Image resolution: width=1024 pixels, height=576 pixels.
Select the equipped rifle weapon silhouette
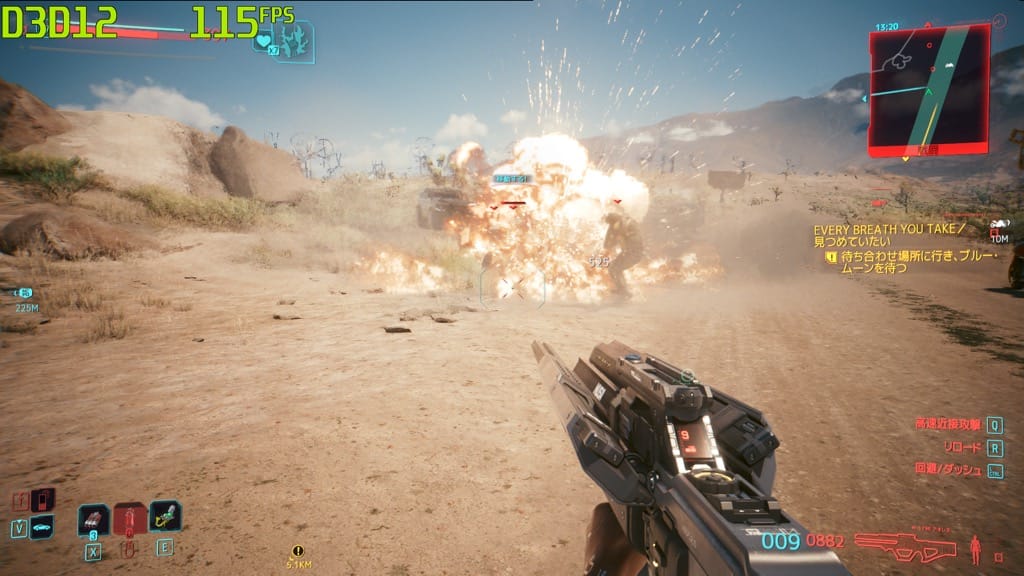(x=905, y=545)
